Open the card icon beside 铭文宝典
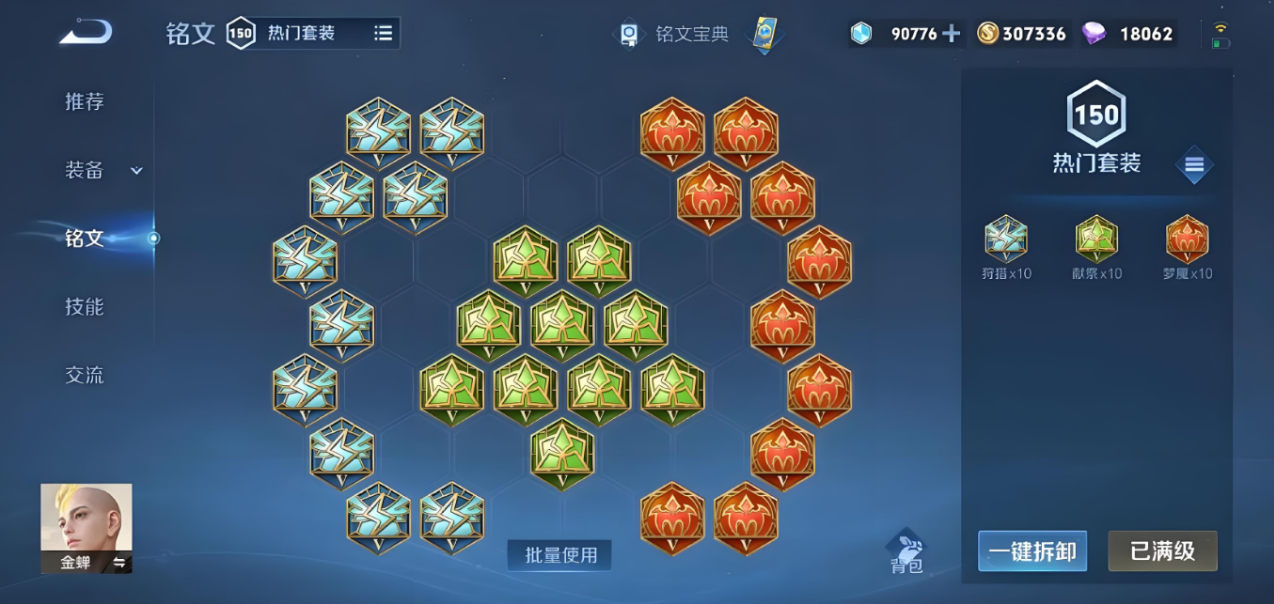Viewport: 1274px width, 604px height. click(x=765, y=34)
